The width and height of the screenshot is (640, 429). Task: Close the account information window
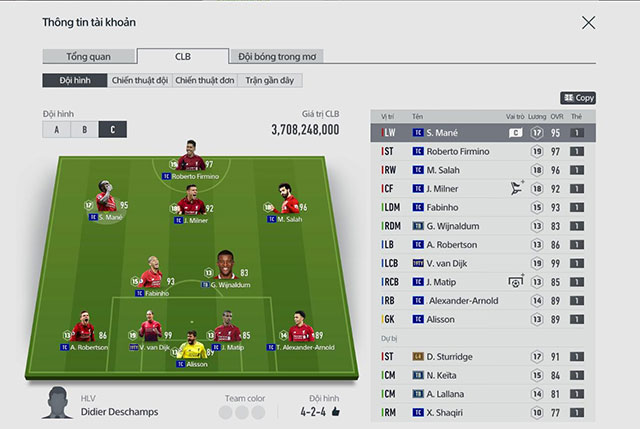coord(588,22)
